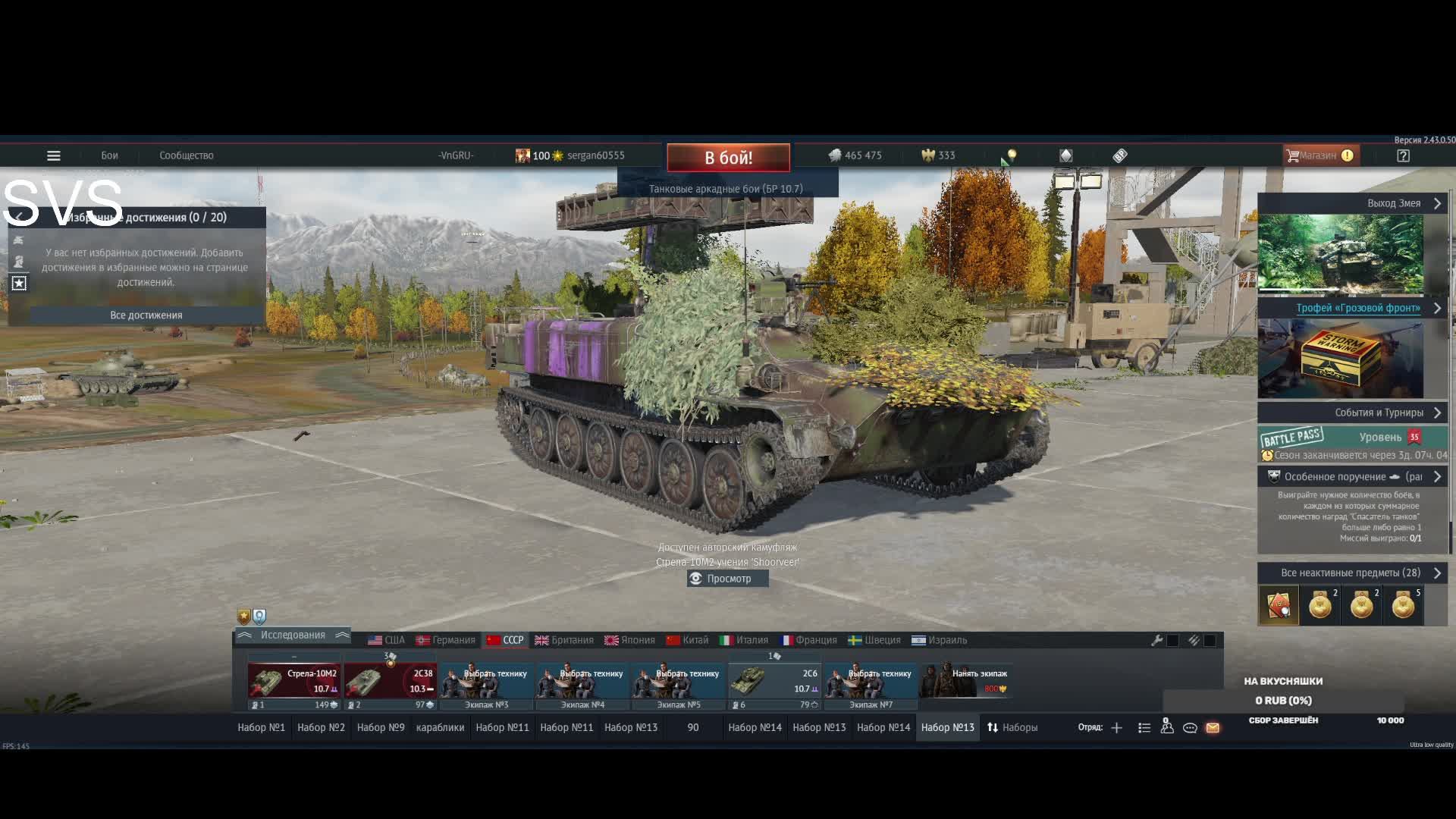Choose the Япония nation tab
Screen dimensions: 1456x819
(x=629, y=640)
